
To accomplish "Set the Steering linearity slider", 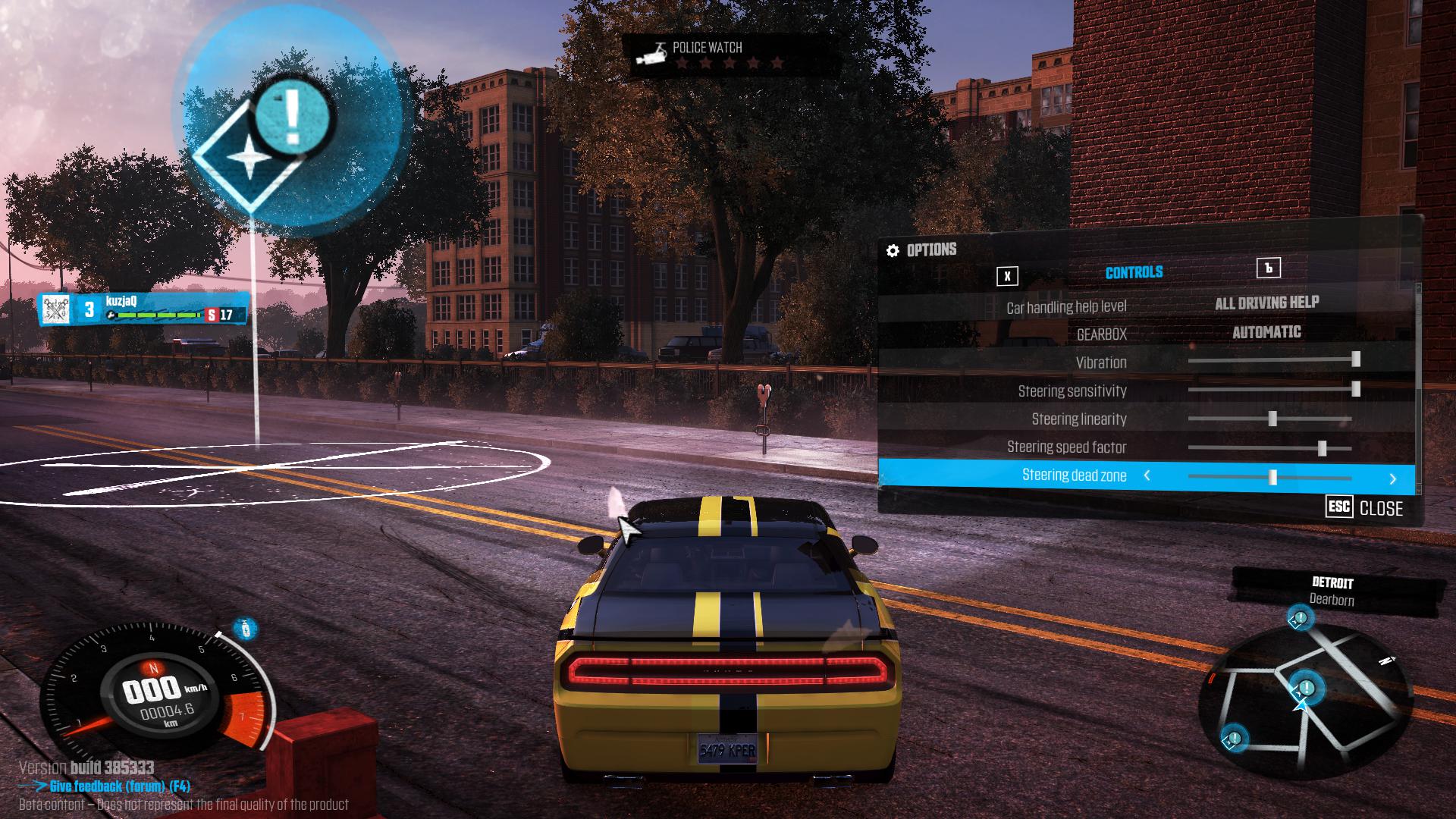I will (x=1272, y=419).
